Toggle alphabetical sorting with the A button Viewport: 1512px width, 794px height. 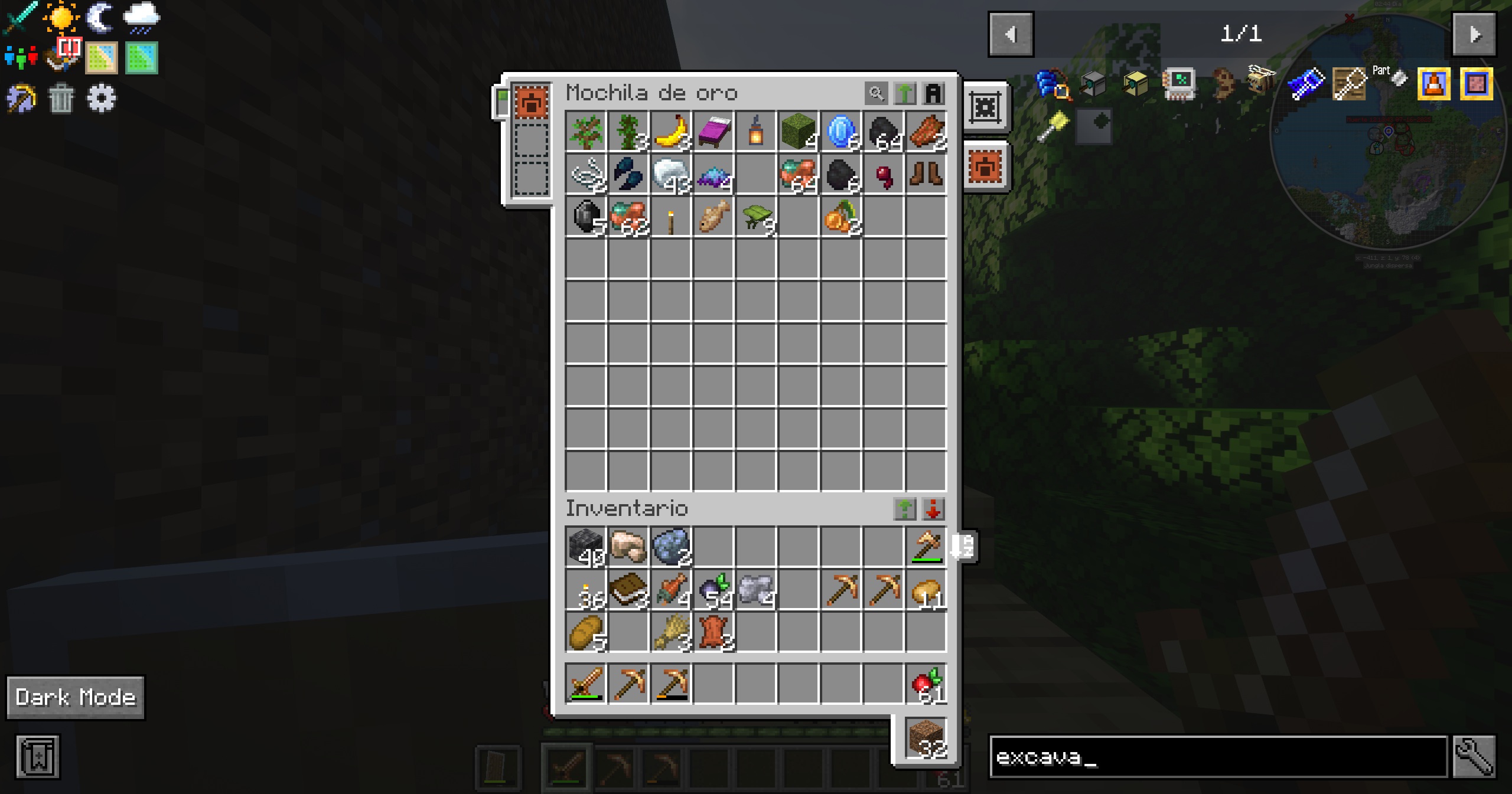tap(934, 93)
